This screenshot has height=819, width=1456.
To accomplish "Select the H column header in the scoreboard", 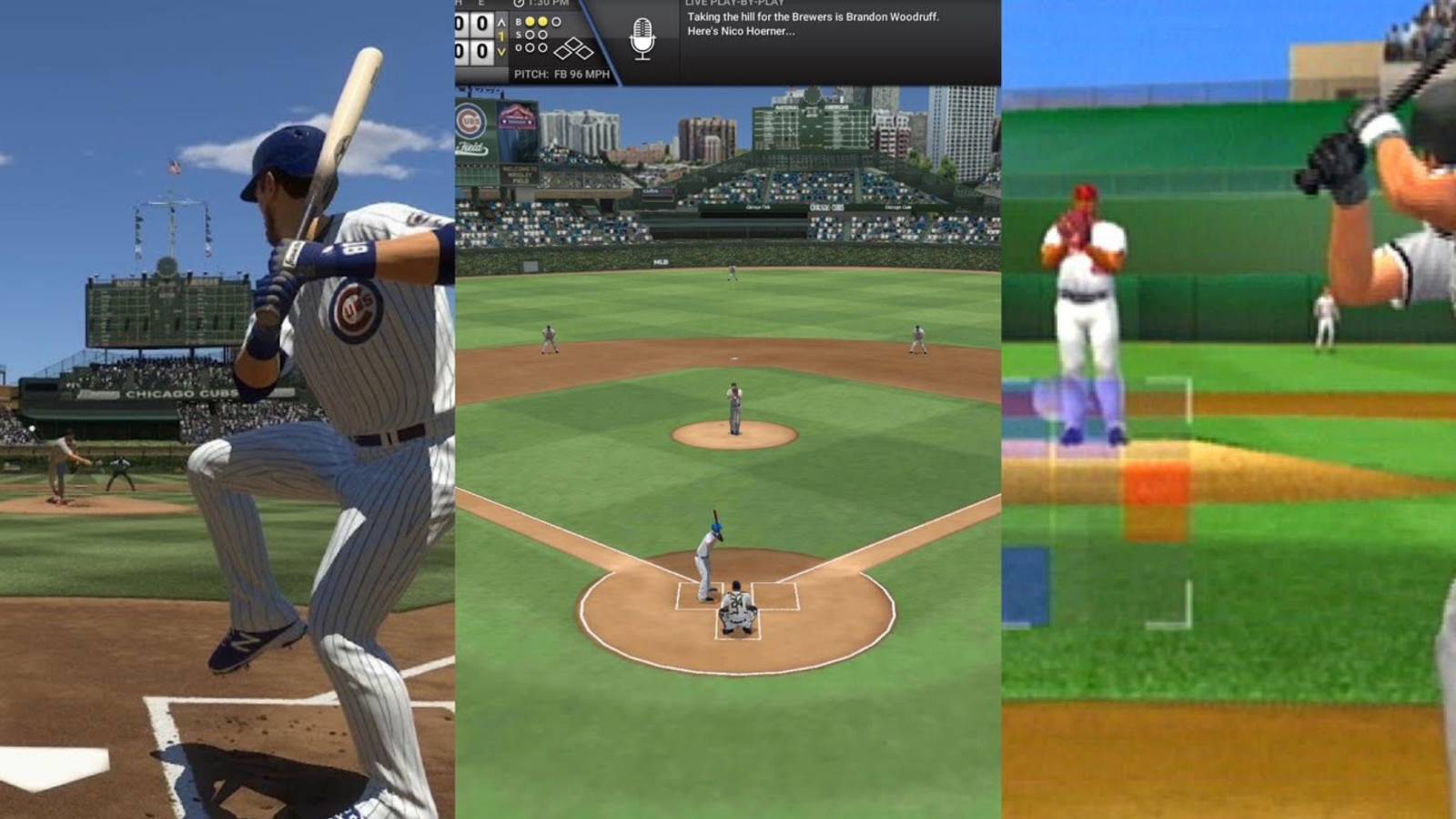I will 460,4.
